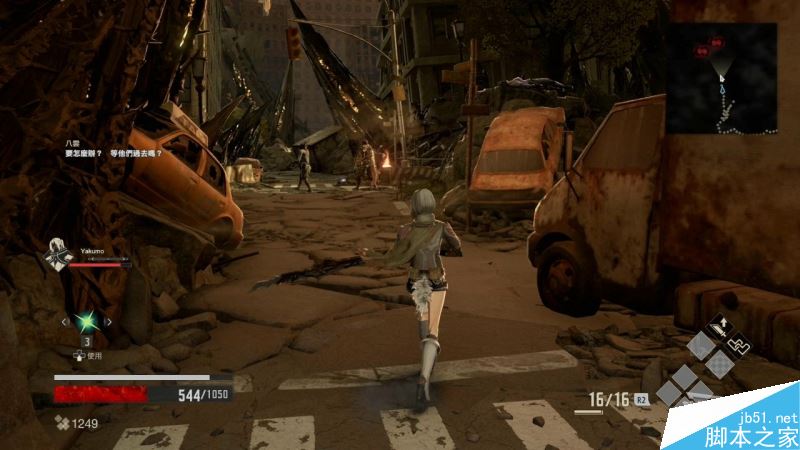Select Yakumo's companion portrait

pos(57,258)
